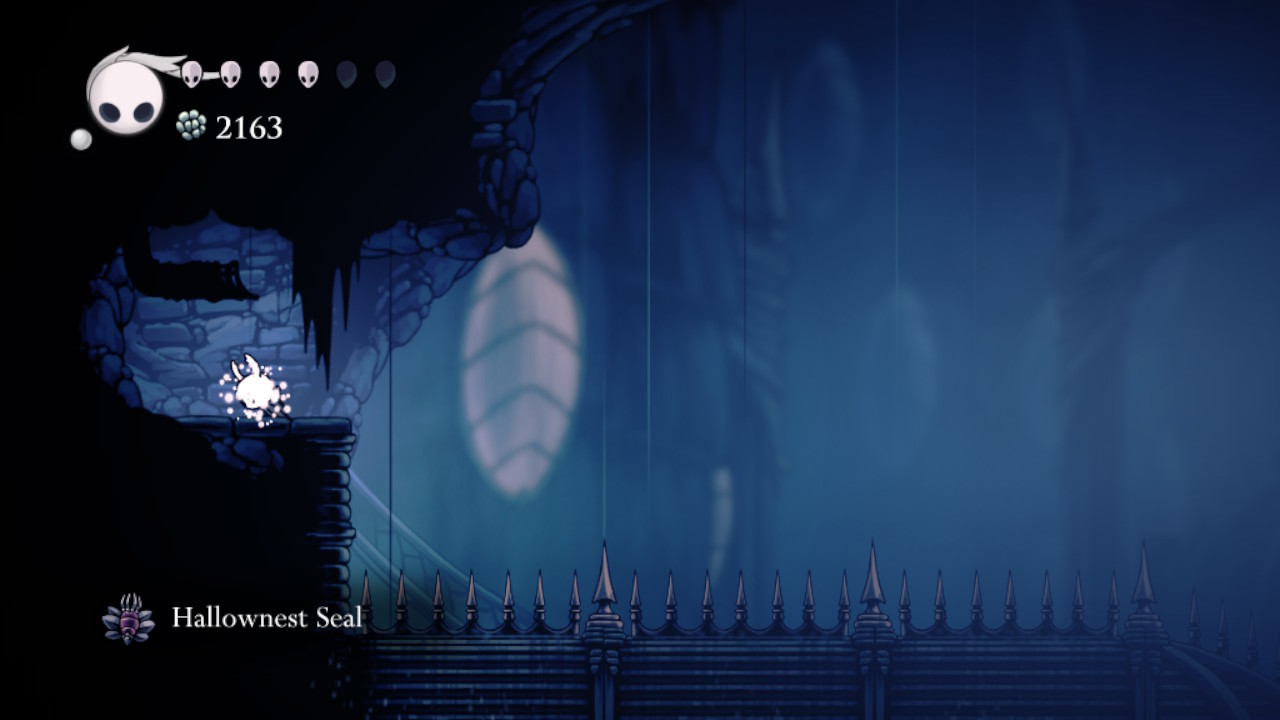
Task: Toggle the second empty mask slot
Action: coord(384,72)
